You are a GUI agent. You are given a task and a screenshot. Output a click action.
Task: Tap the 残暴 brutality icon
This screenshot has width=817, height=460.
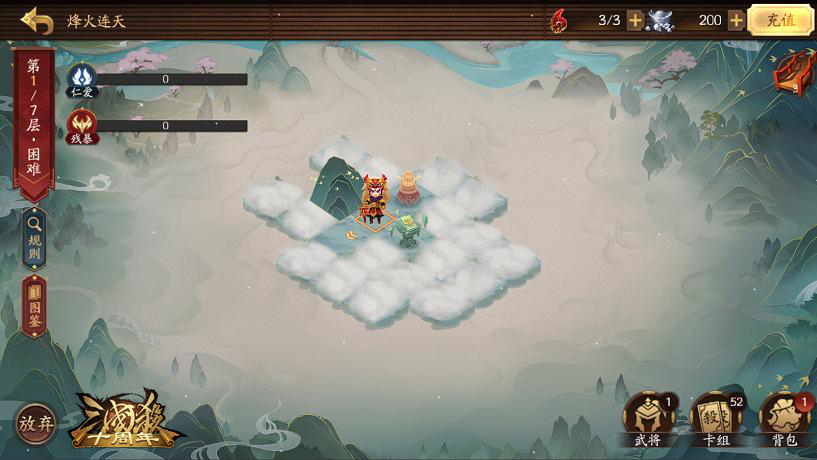82,126
